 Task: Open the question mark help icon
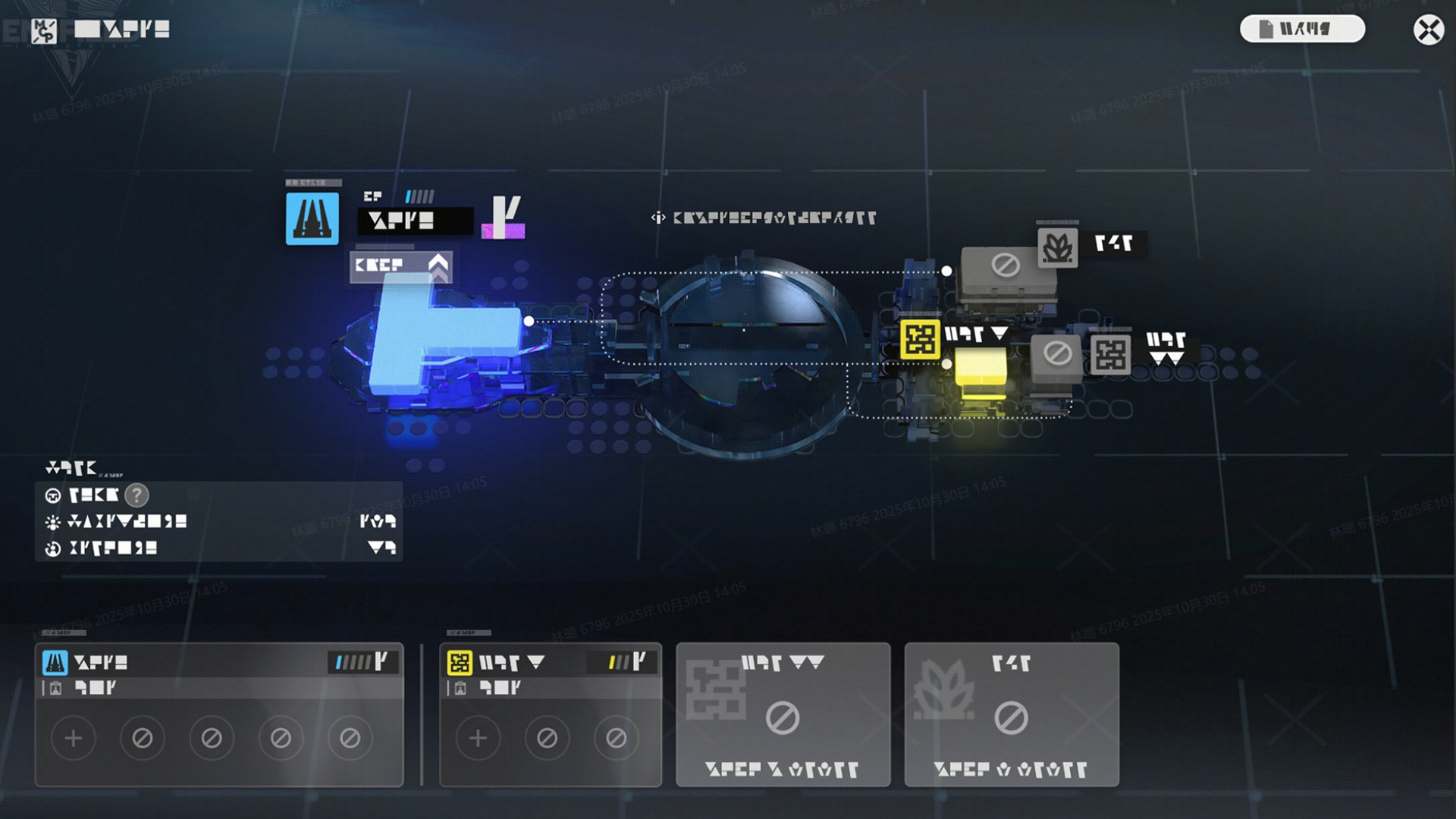pos(136,495)
